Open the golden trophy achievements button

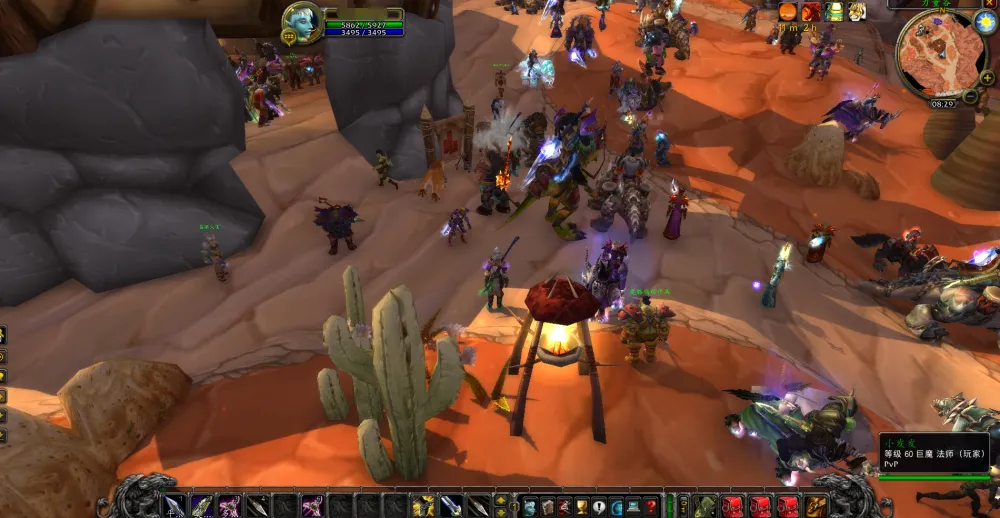coord(581,506)
